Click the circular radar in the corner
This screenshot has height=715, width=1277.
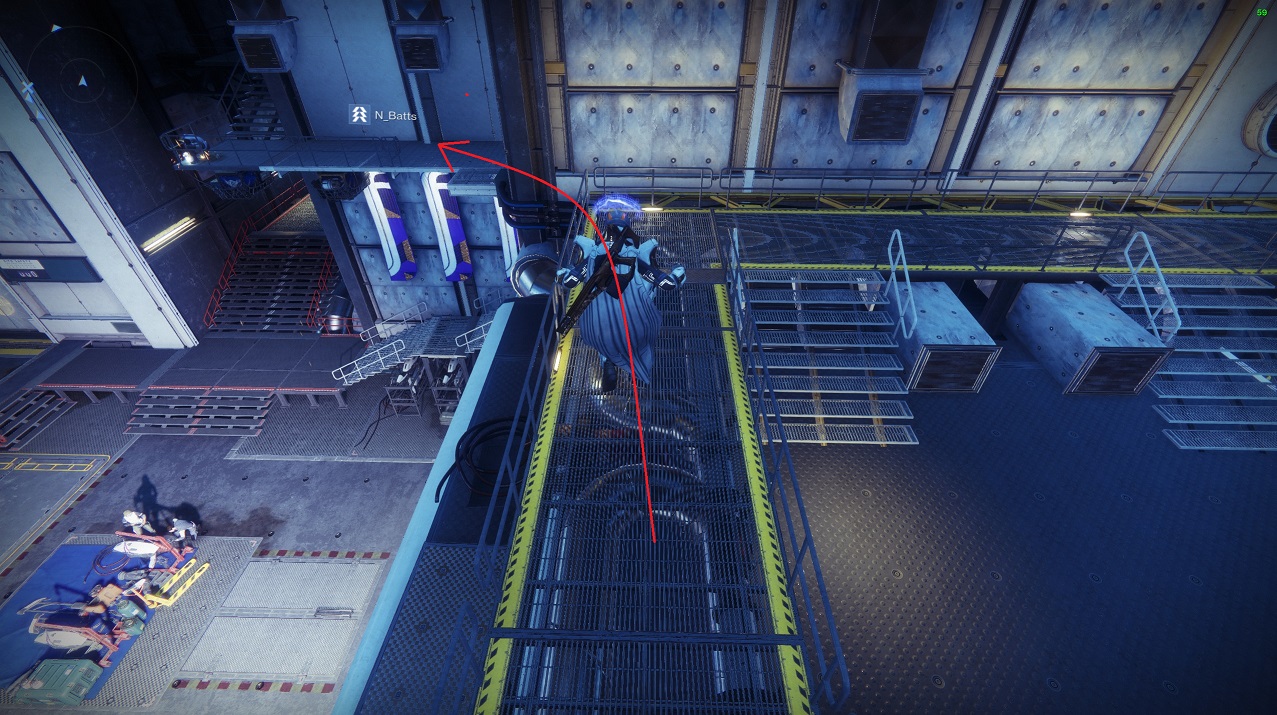68,78
